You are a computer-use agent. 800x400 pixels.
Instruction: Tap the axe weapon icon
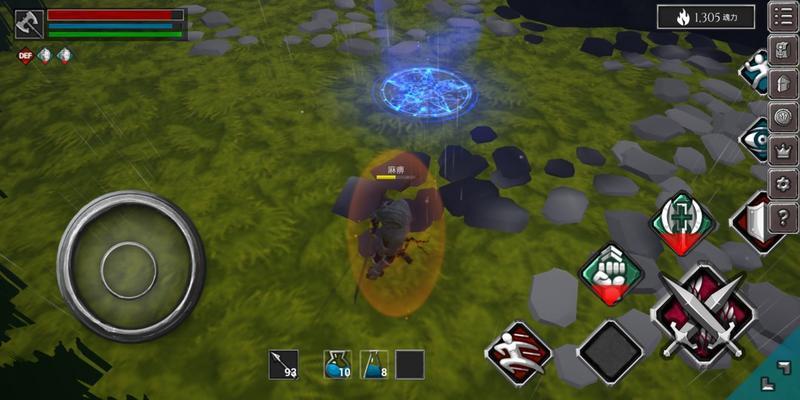pyautogui.click(x=29, y=24)
